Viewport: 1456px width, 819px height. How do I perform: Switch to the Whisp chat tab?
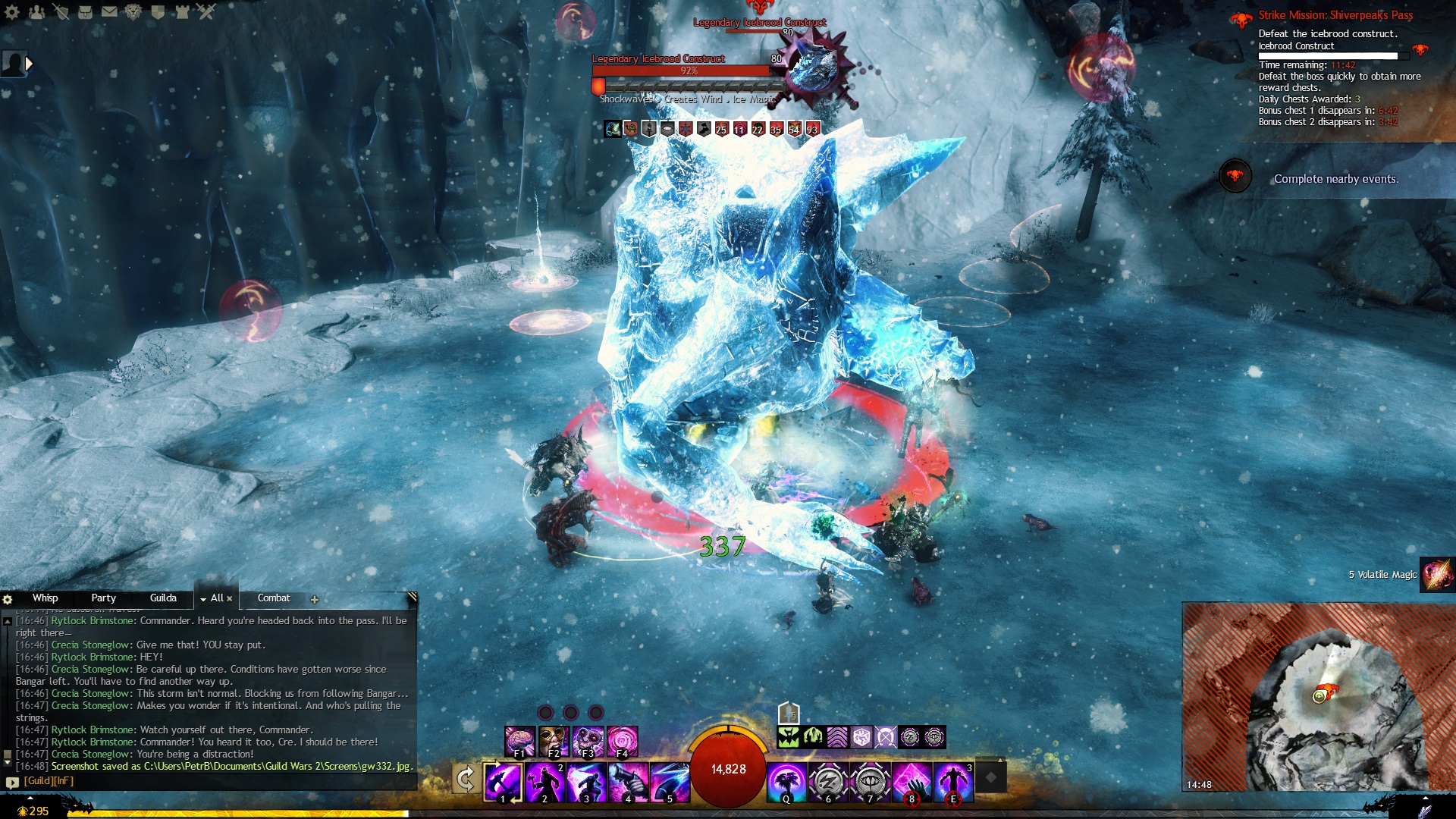(45, 598)
